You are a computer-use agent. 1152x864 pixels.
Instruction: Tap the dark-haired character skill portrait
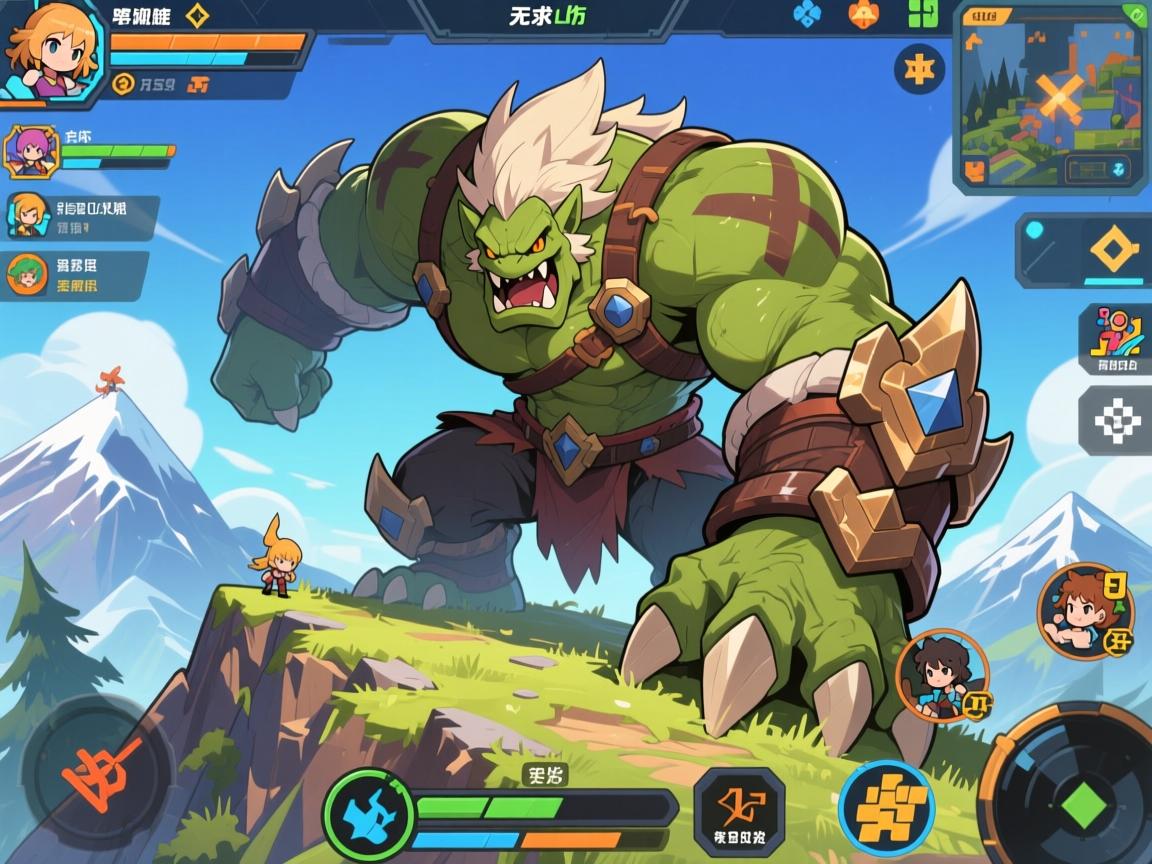942,675
